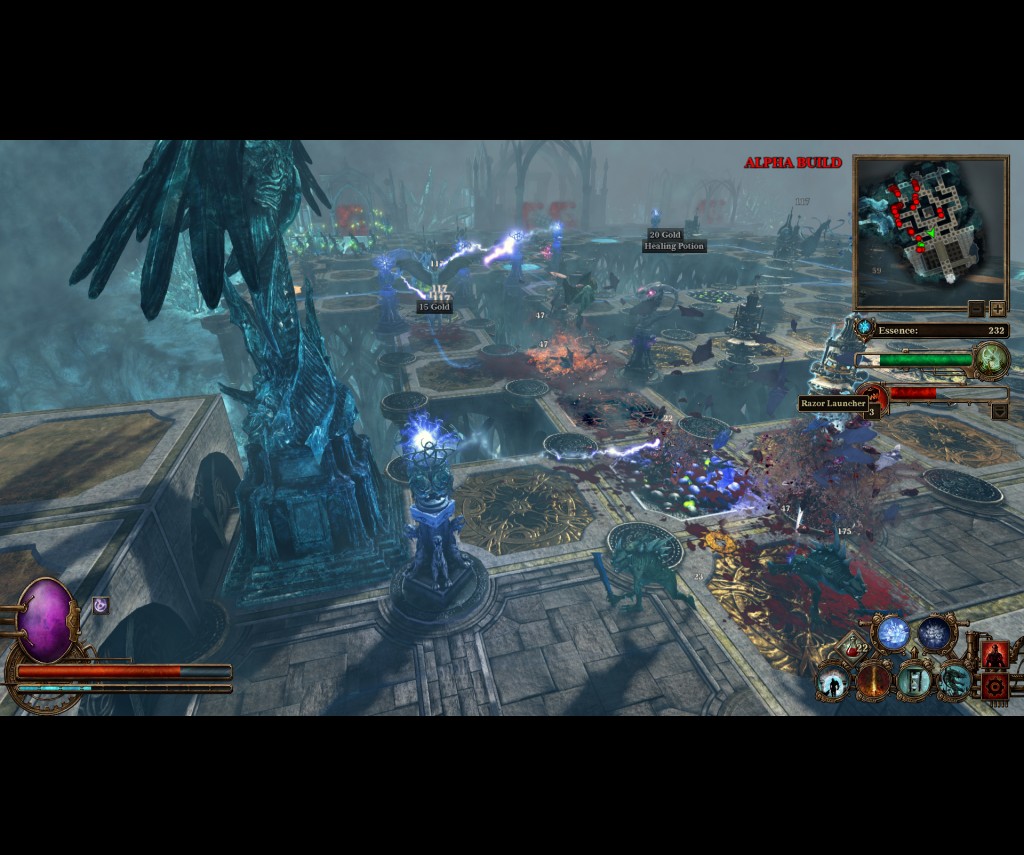This screenshot has width=1024, height=855.
Task: Open the red character figure panel
Action: (994, 654)
